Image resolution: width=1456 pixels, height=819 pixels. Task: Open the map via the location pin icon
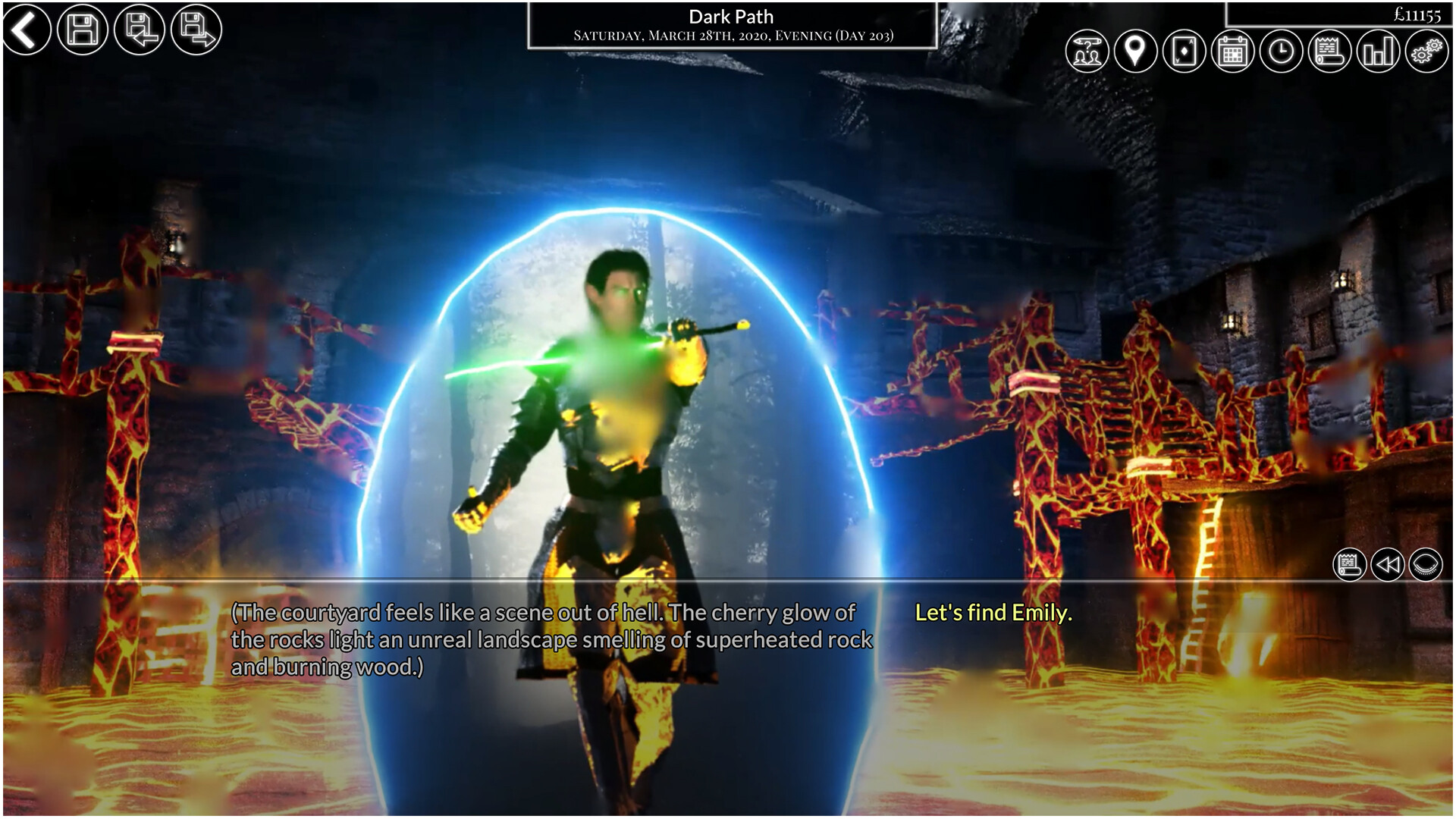click(1135, 53)
